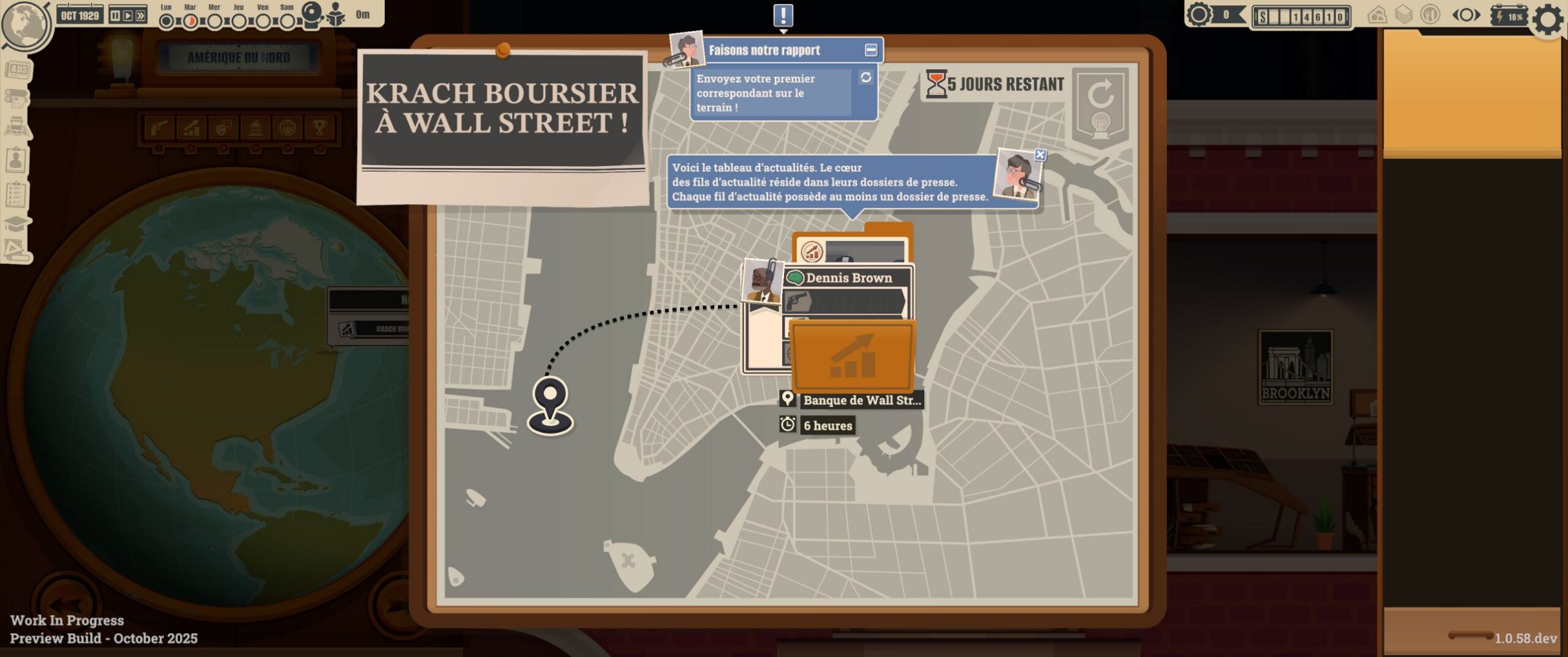Close the tutorial speech bubble
1568x657 pixels.
tap(1039, 155)
